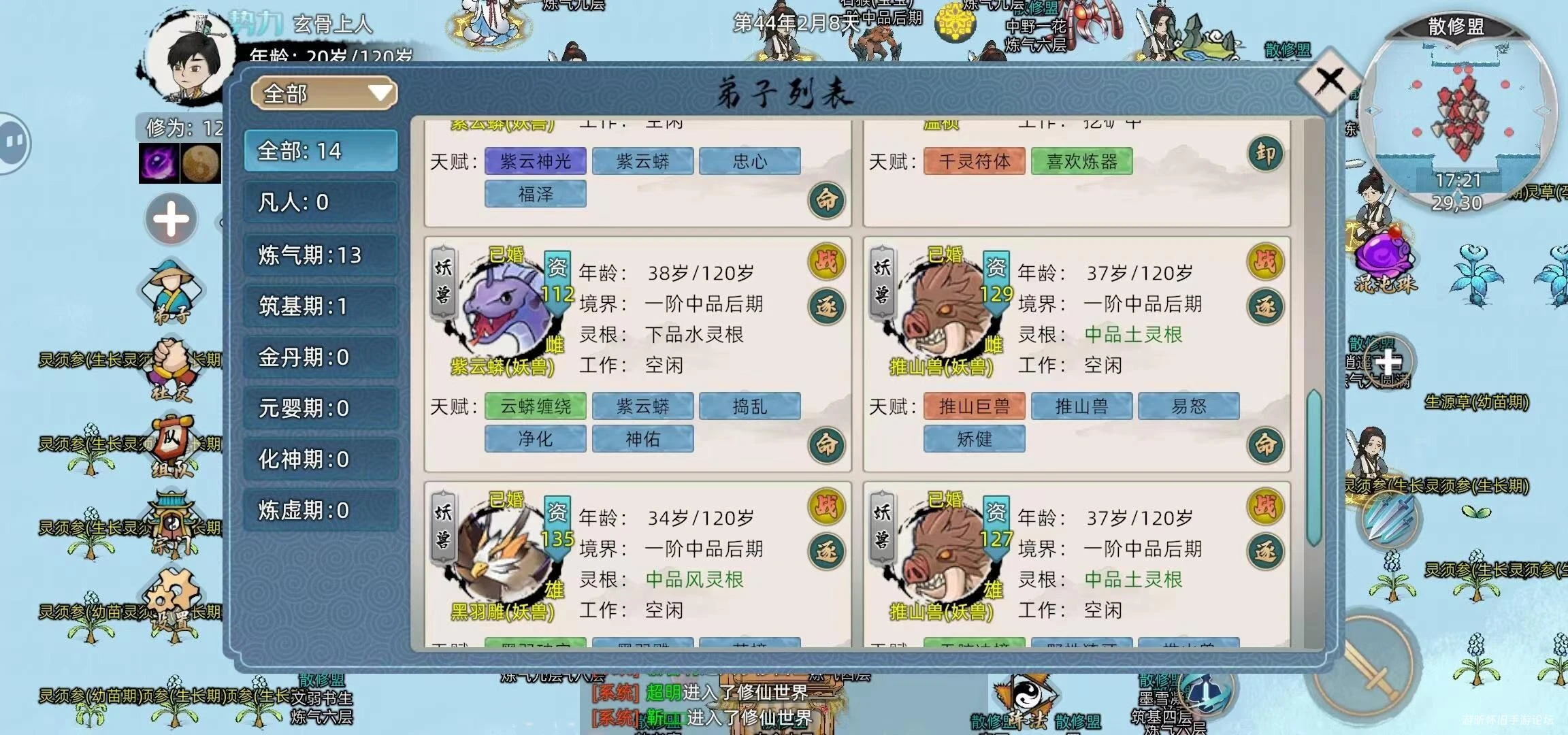Switch to 全部: 14 disciple tab
Viewport: 1568px width, 735px height.
320,151
